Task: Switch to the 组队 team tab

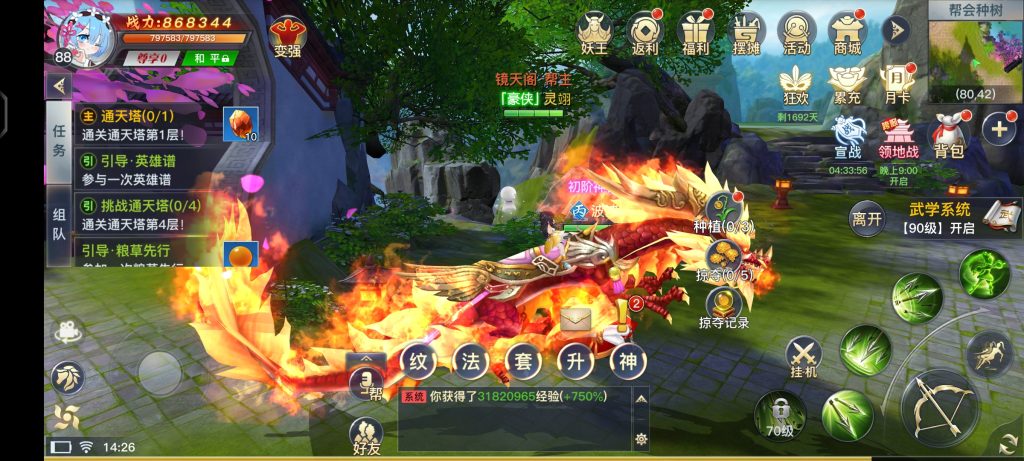Action: click(59, 231)
